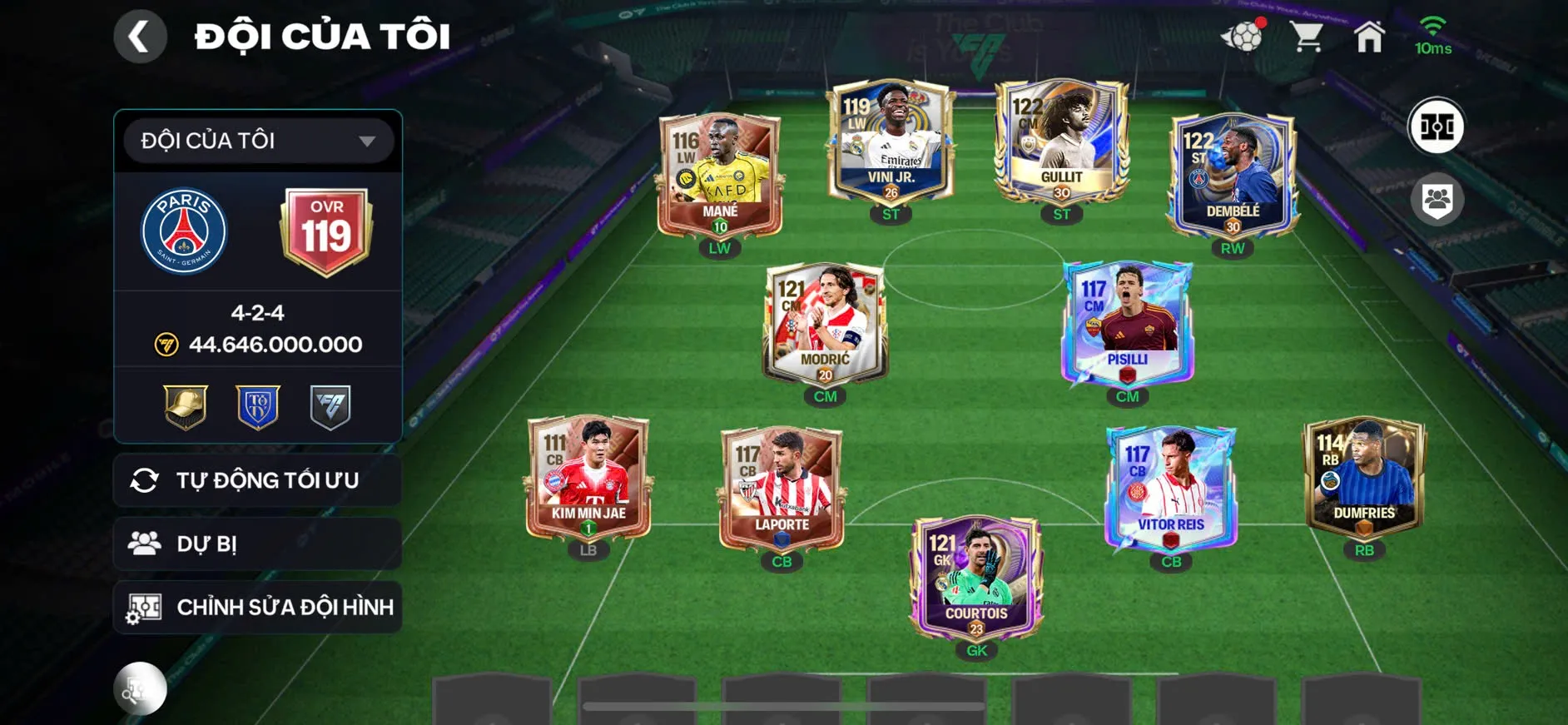Open the in-game store cart
Image resolution: width=1568 pixels, height=725 pixels.
point(1307,37)
